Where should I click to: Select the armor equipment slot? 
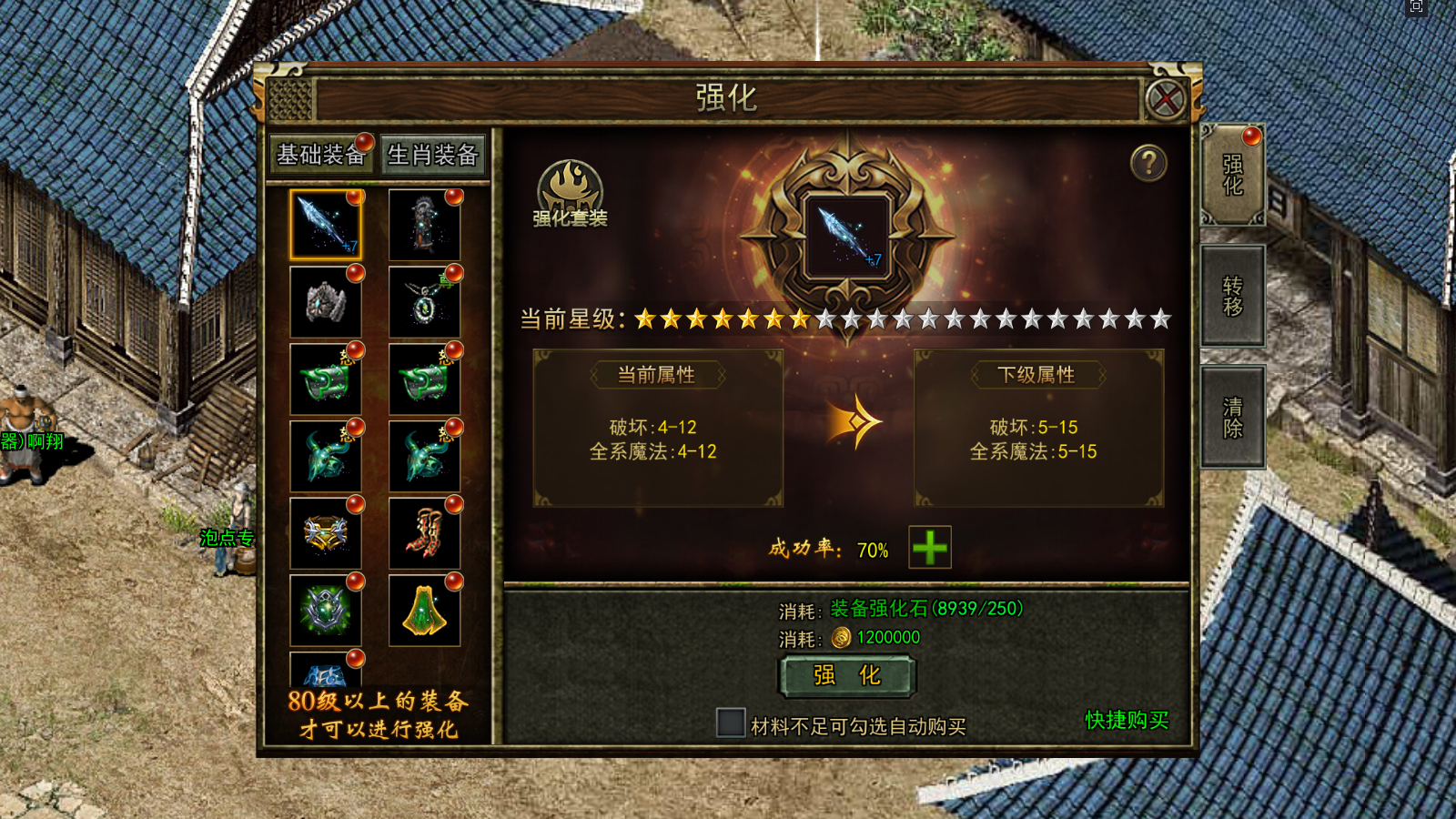424,224
